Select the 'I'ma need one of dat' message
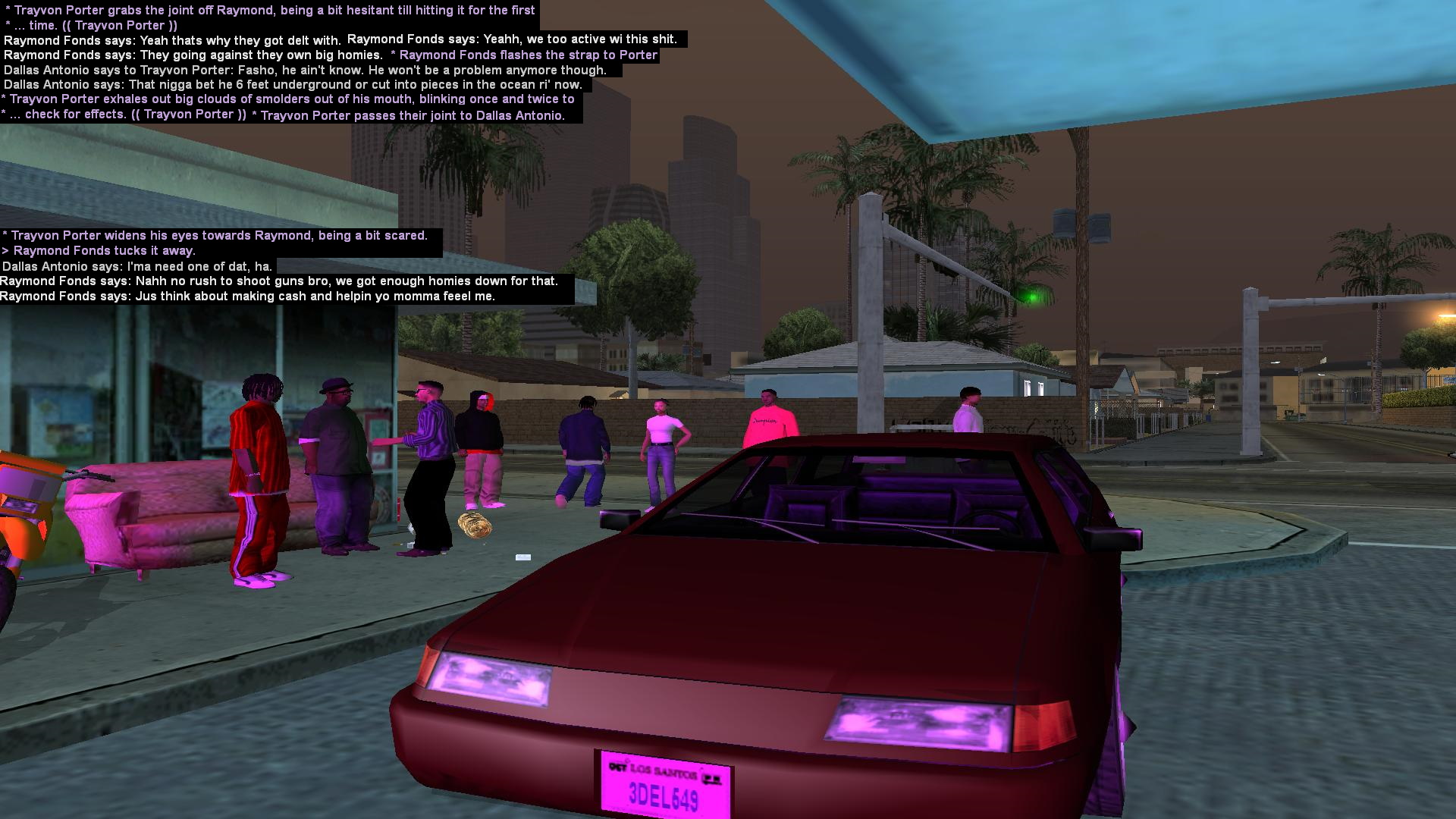 pyautogui.click(x=136, y=266)
